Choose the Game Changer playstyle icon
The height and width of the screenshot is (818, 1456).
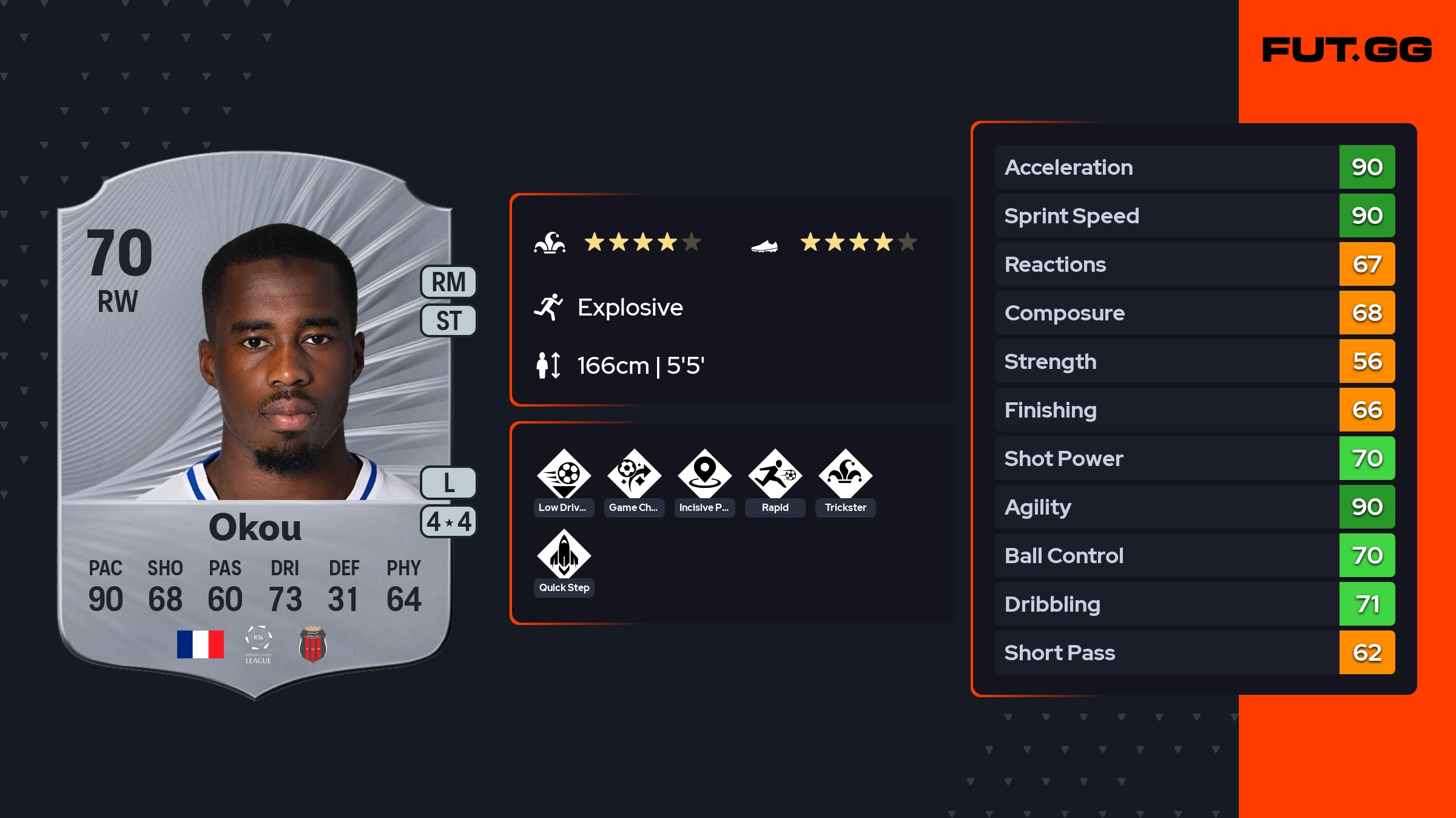(x=634, y=475)
